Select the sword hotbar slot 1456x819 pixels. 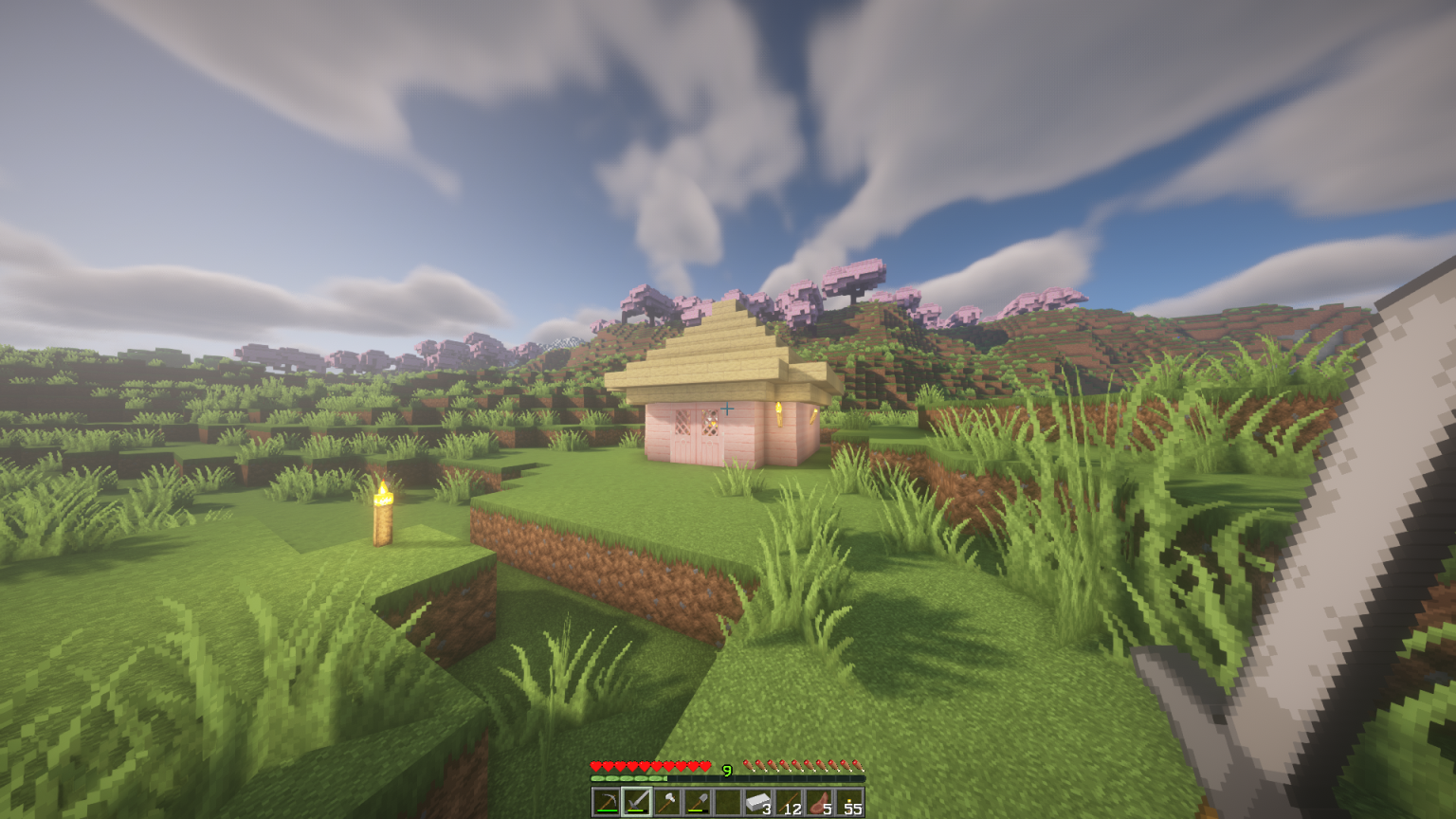point(636,801)
